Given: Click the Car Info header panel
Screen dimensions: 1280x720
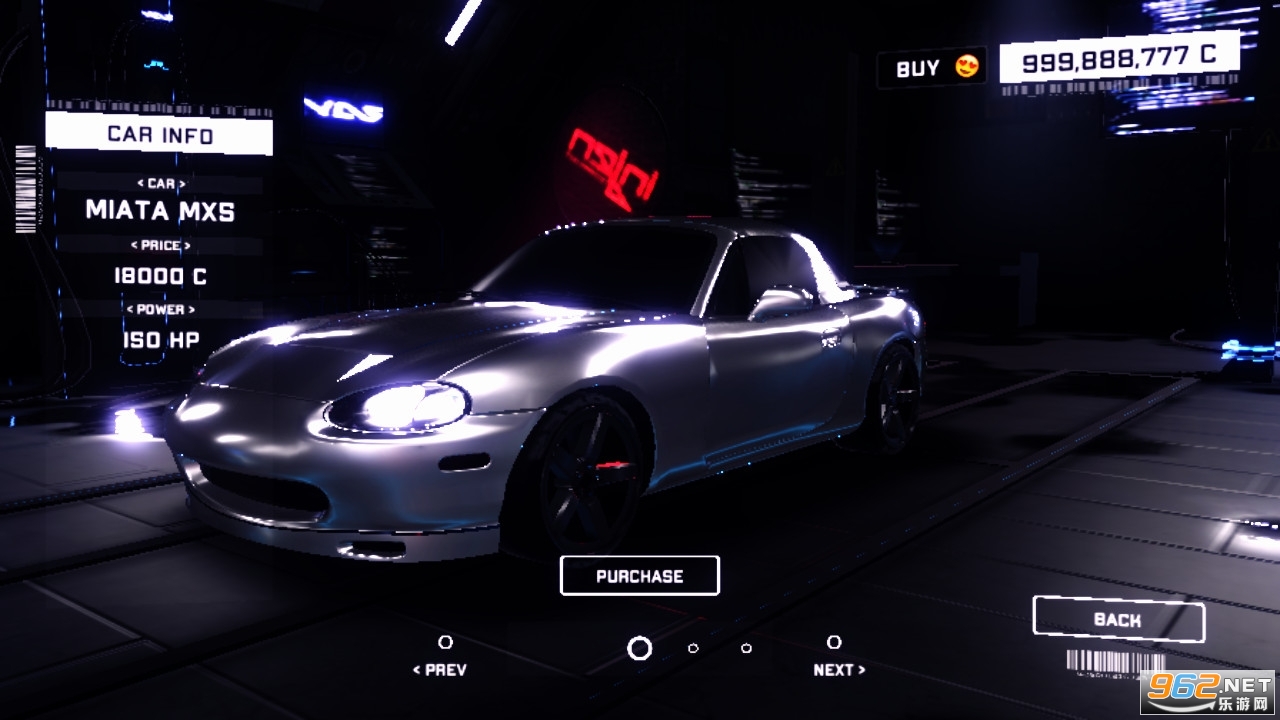Looking at the screenshot, I should tap(160, 134).
